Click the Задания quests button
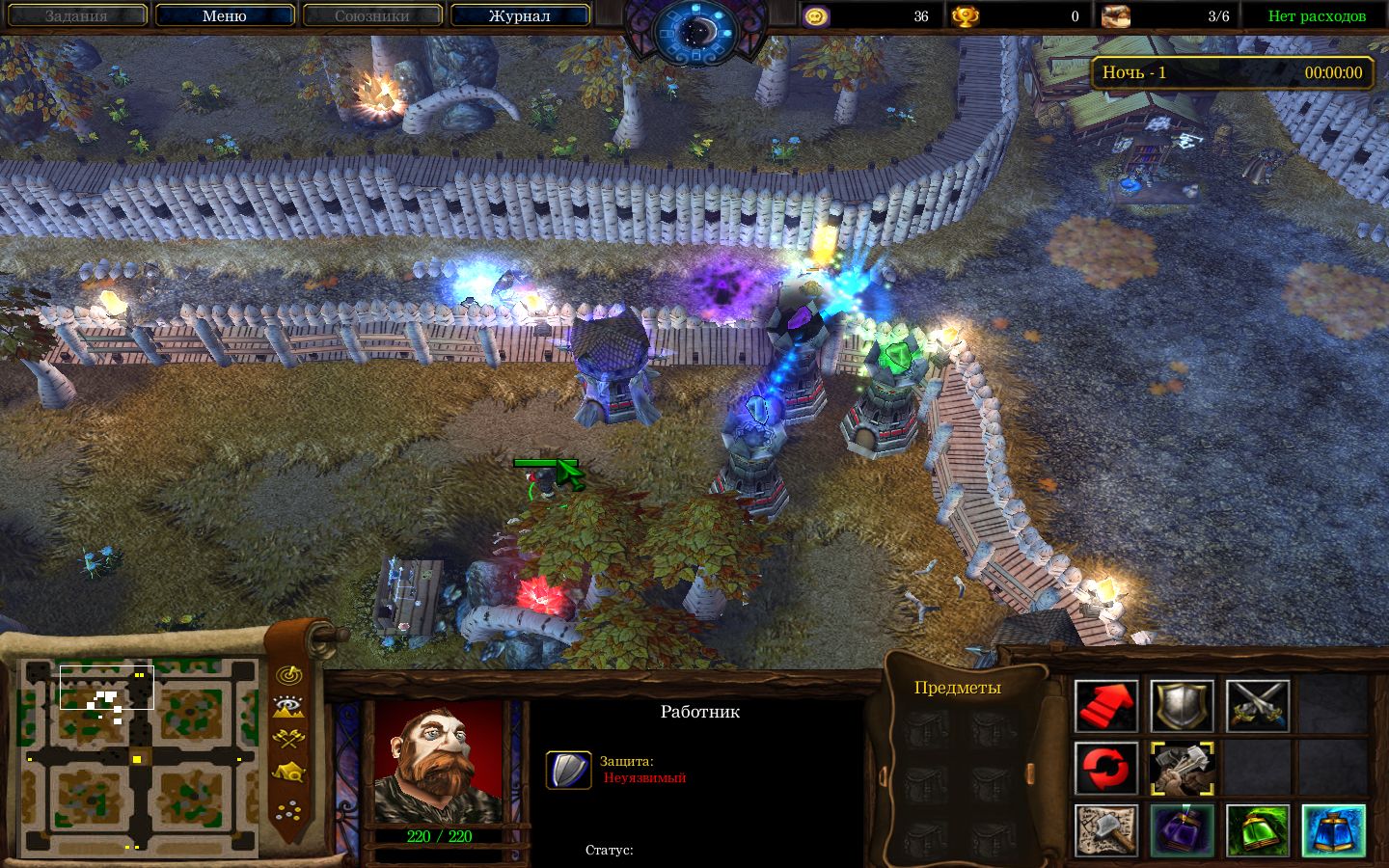This screenshot has width=1389, height=868. [x=76, y=15]
